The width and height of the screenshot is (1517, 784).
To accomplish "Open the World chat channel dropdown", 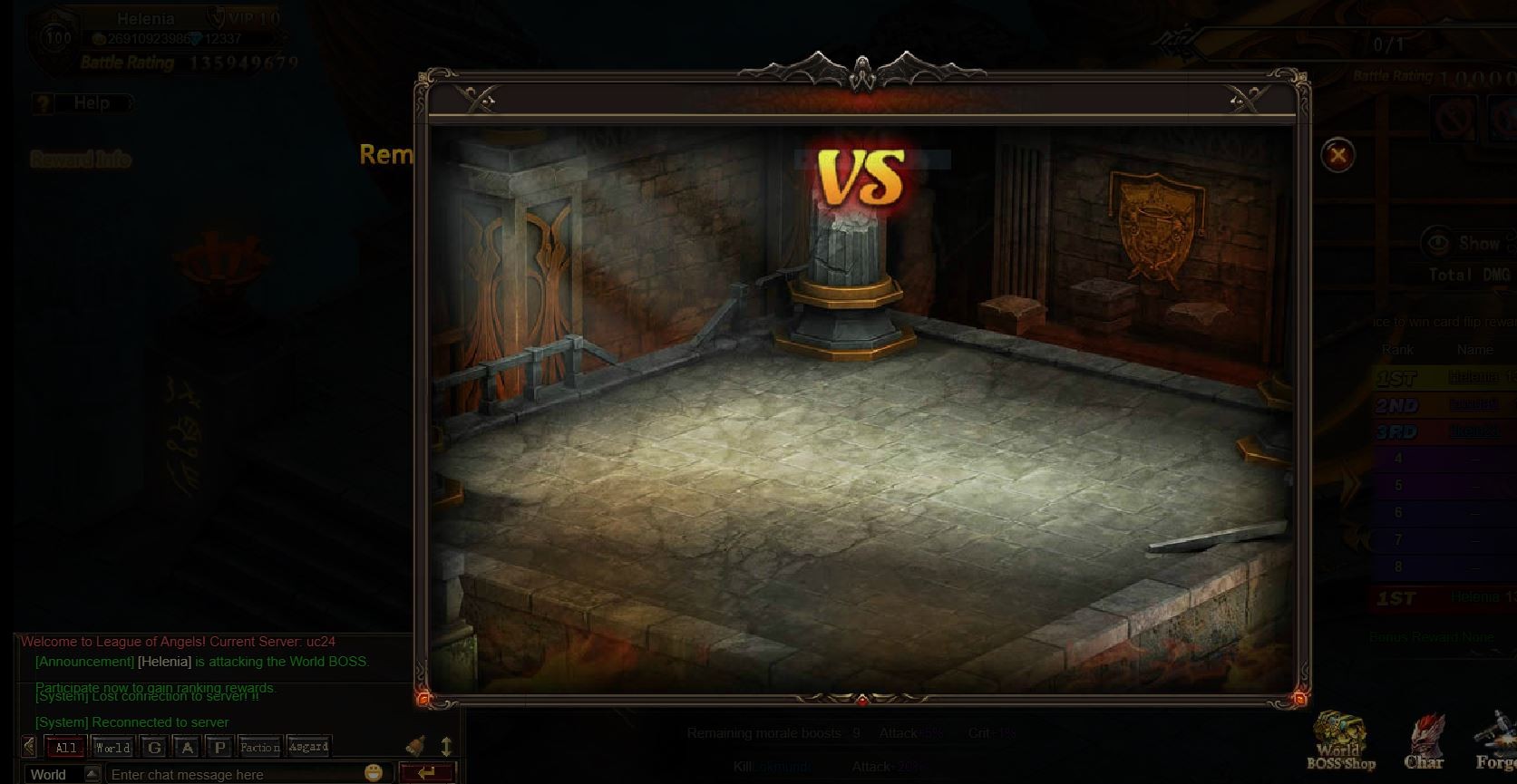I will point(91,774).
